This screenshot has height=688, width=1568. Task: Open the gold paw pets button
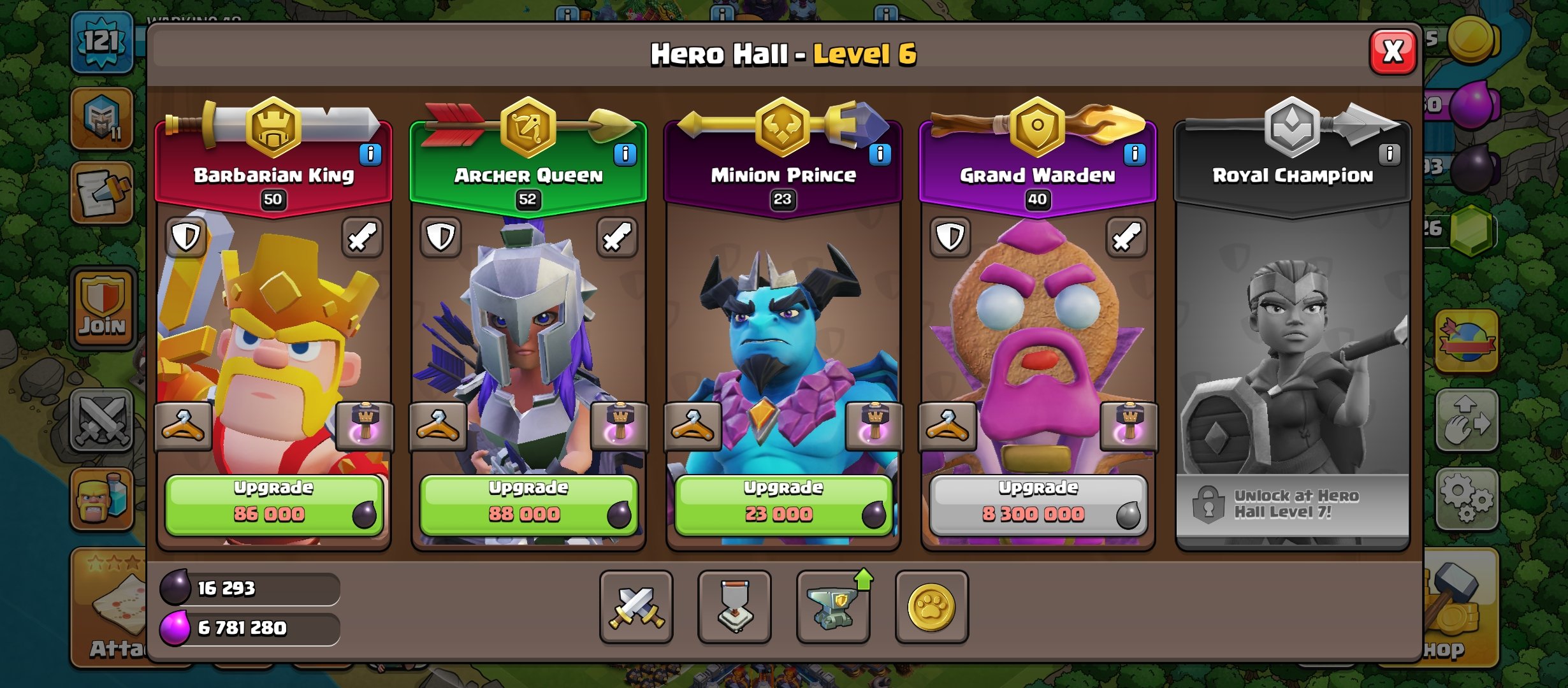pyautogui.click(x=931, y=607)
